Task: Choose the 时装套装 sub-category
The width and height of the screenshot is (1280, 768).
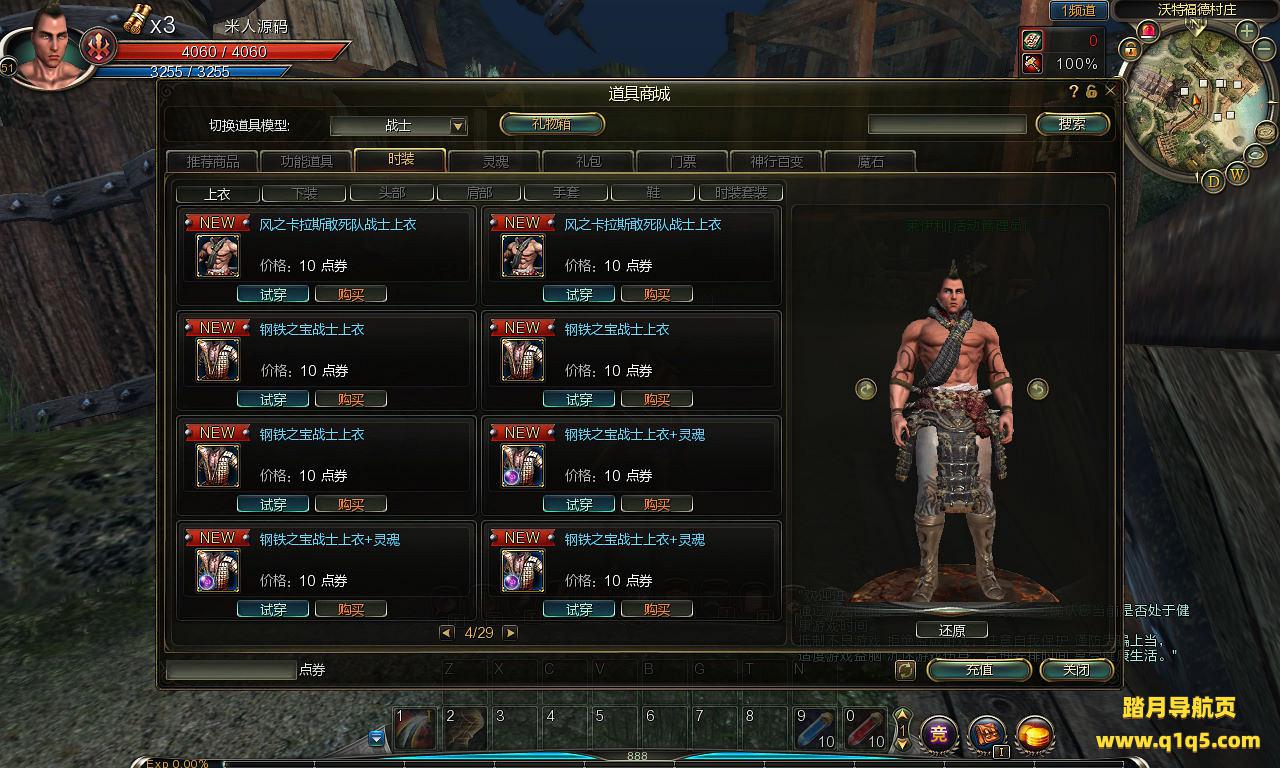Action: point(741,193)
